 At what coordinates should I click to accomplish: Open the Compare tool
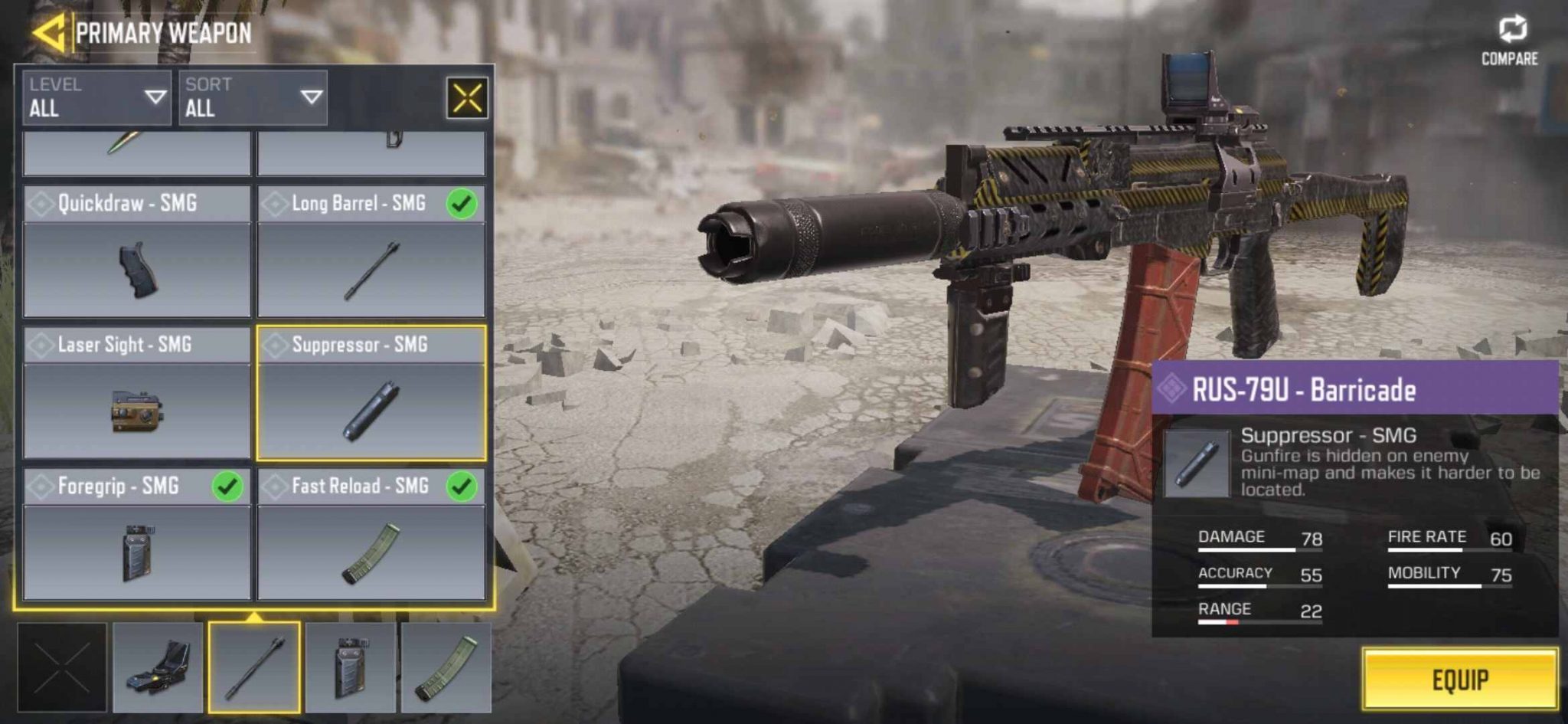pyautogui.click(x=1514, y=36)
